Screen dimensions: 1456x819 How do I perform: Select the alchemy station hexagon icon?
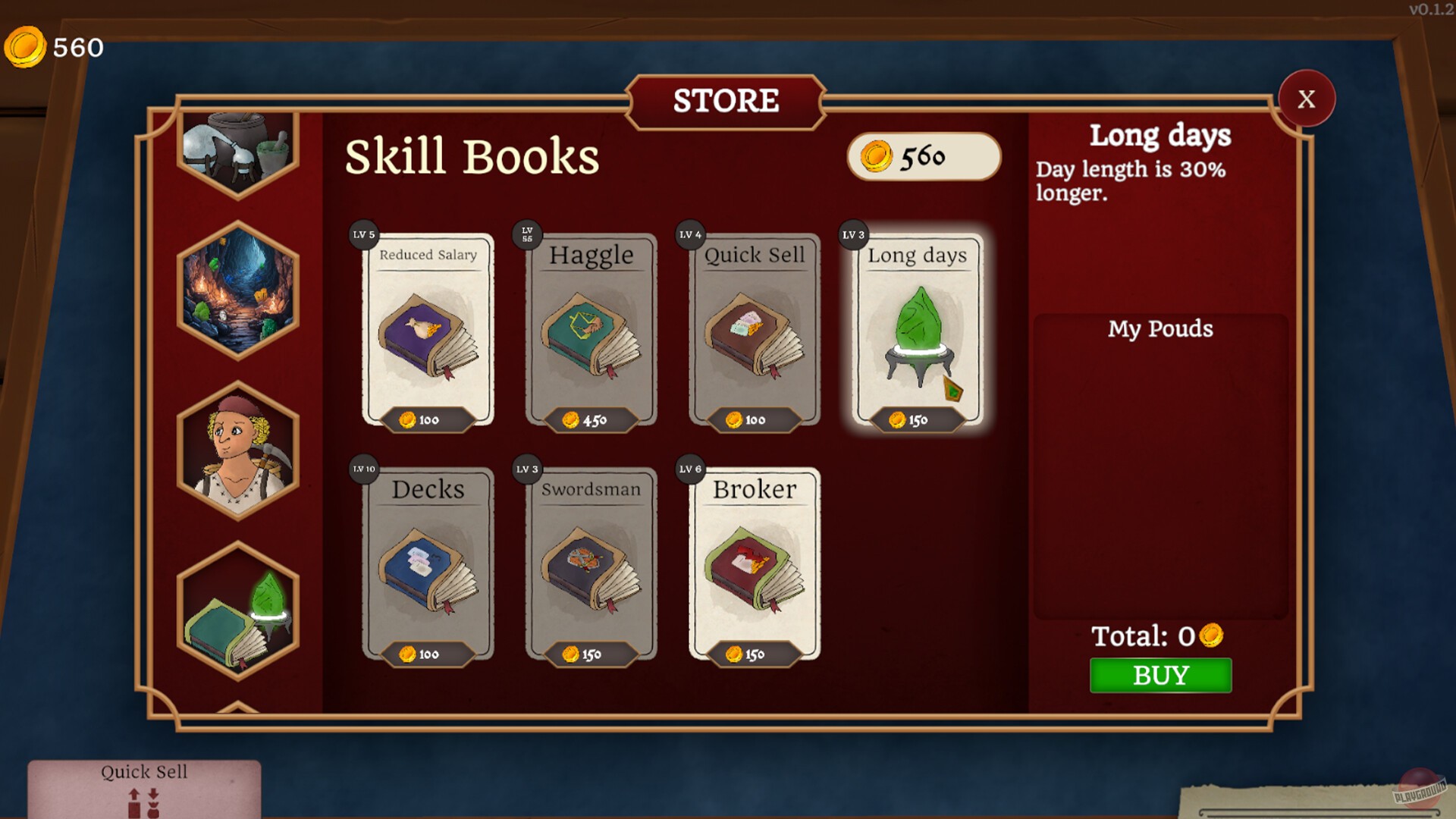[x=237, y=150]
